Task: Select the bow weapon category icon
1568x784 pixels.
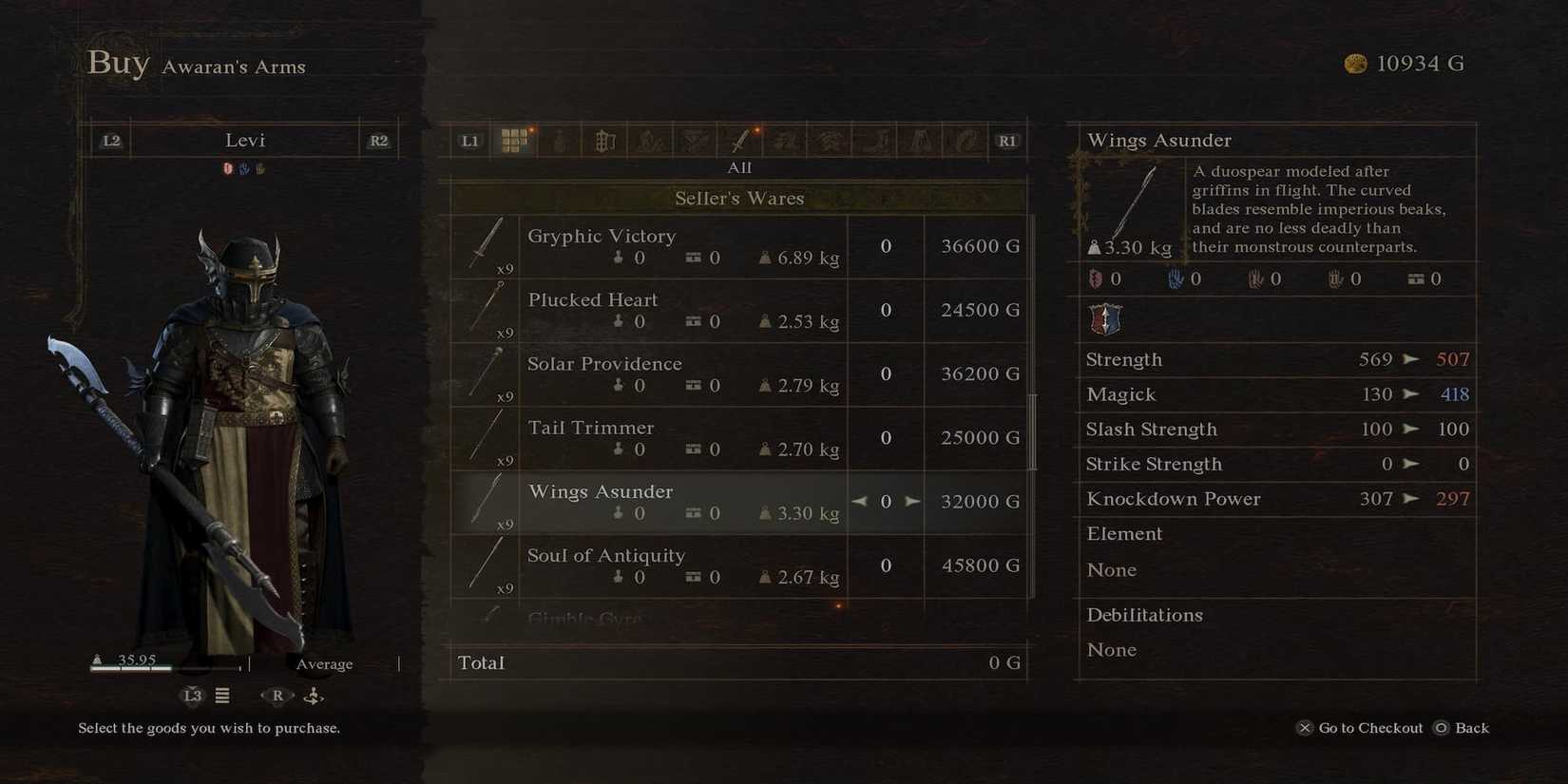Action: point(830,140)
